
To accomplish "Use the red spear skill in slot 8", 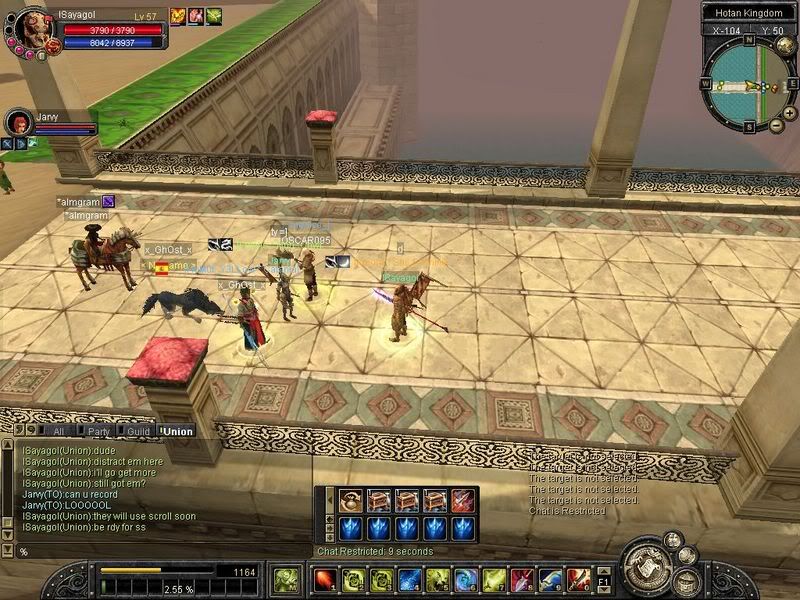I will [x=522, y=579].
